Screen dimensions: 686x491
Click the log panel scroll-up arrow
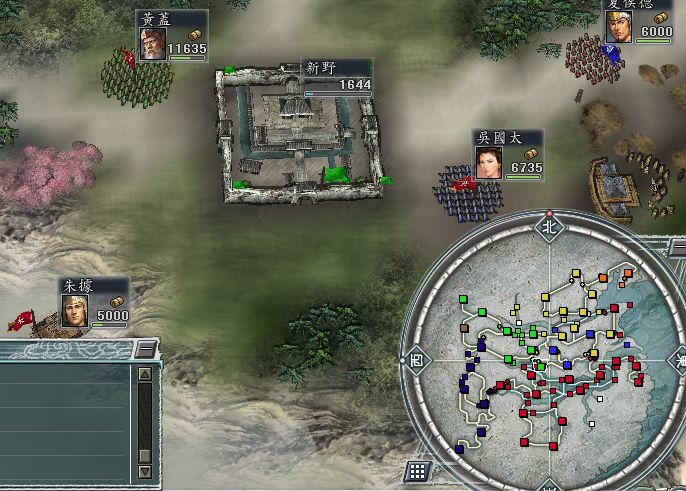pyautogui.click(x=144, y=374)
